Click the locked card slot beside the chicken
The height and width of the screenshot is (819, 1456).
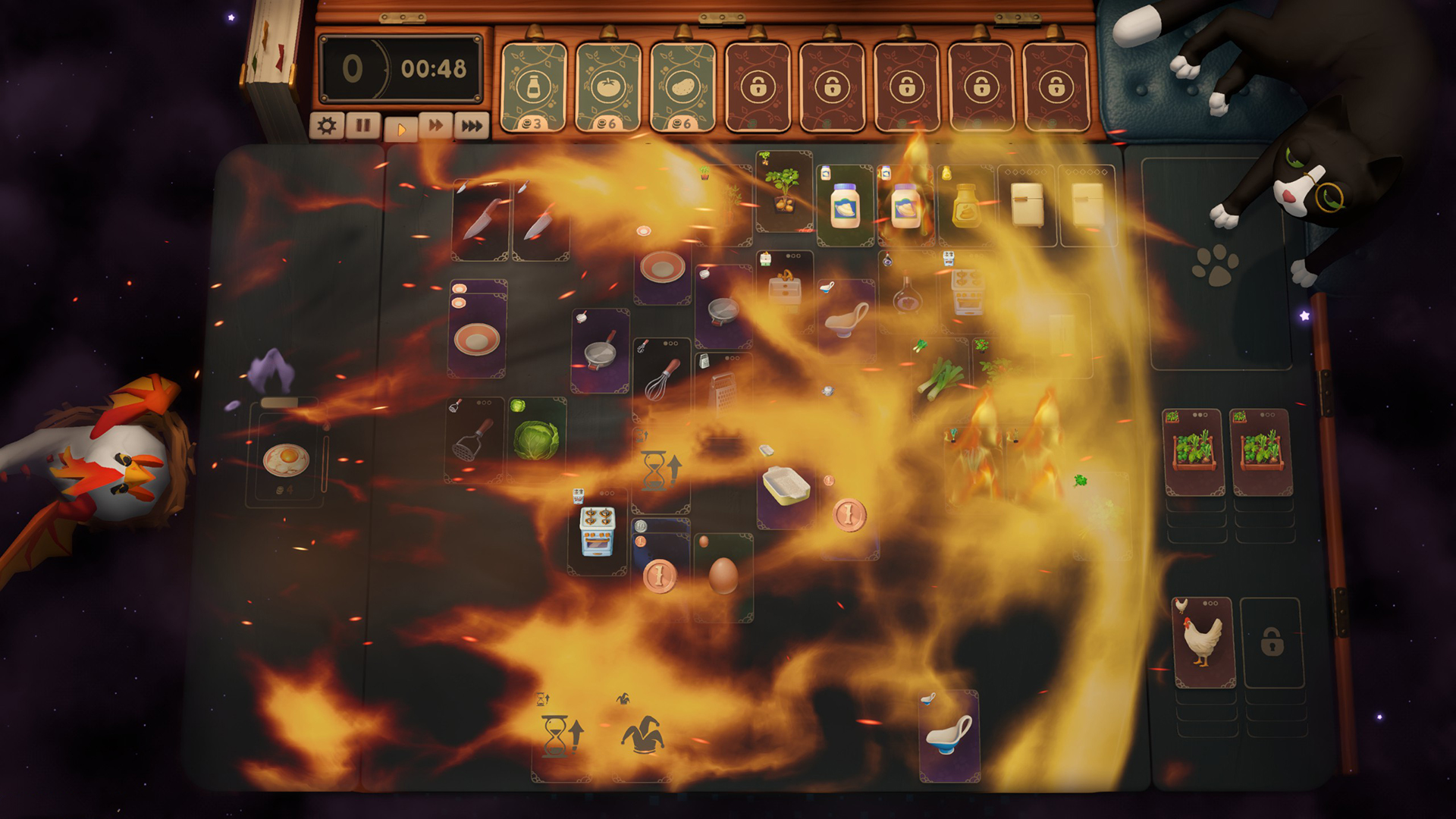1272,643
